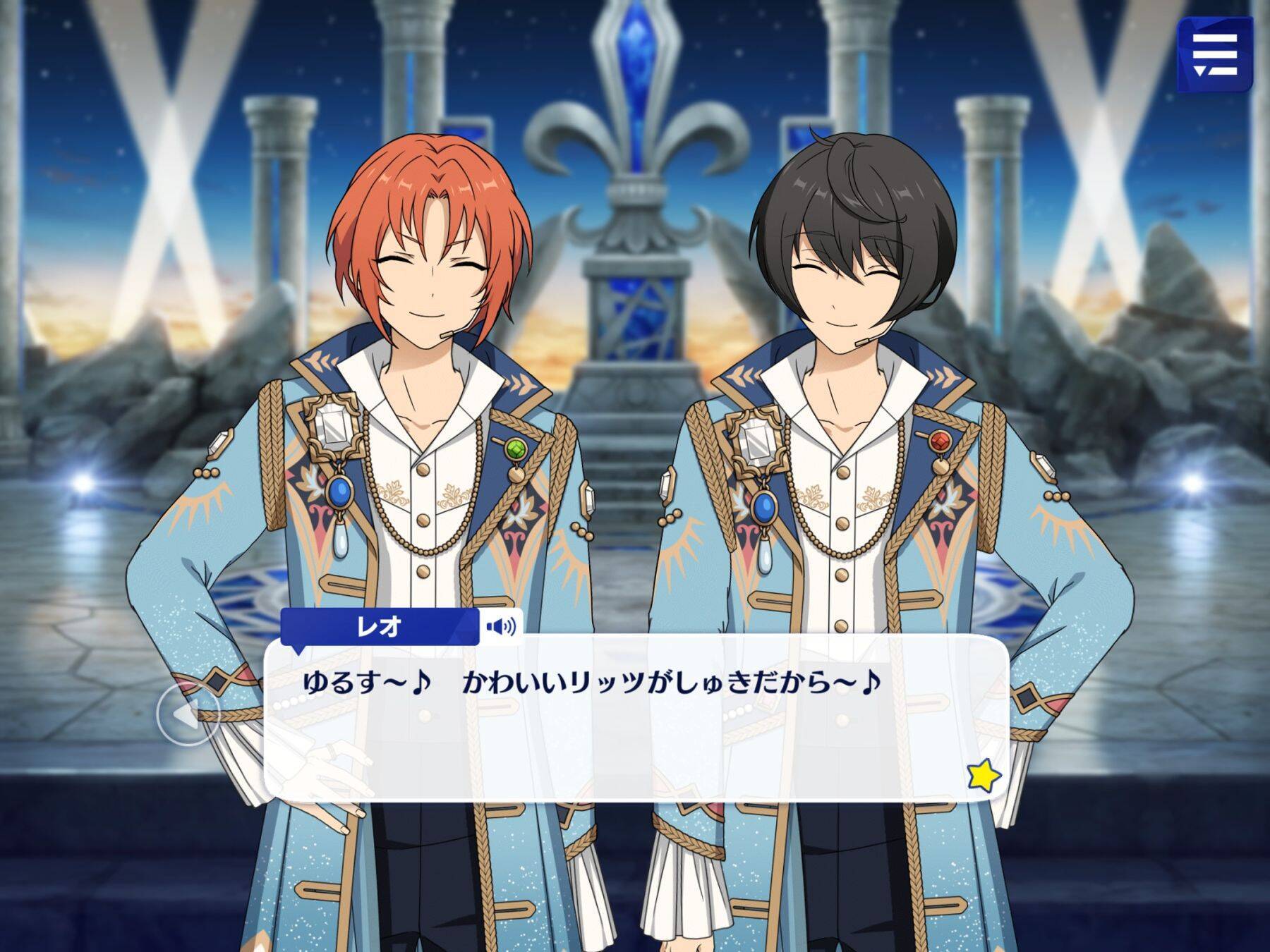Open the story menu in the top corner
The width and height of the screenshot is (1270, 952).
coord(1214,54)
